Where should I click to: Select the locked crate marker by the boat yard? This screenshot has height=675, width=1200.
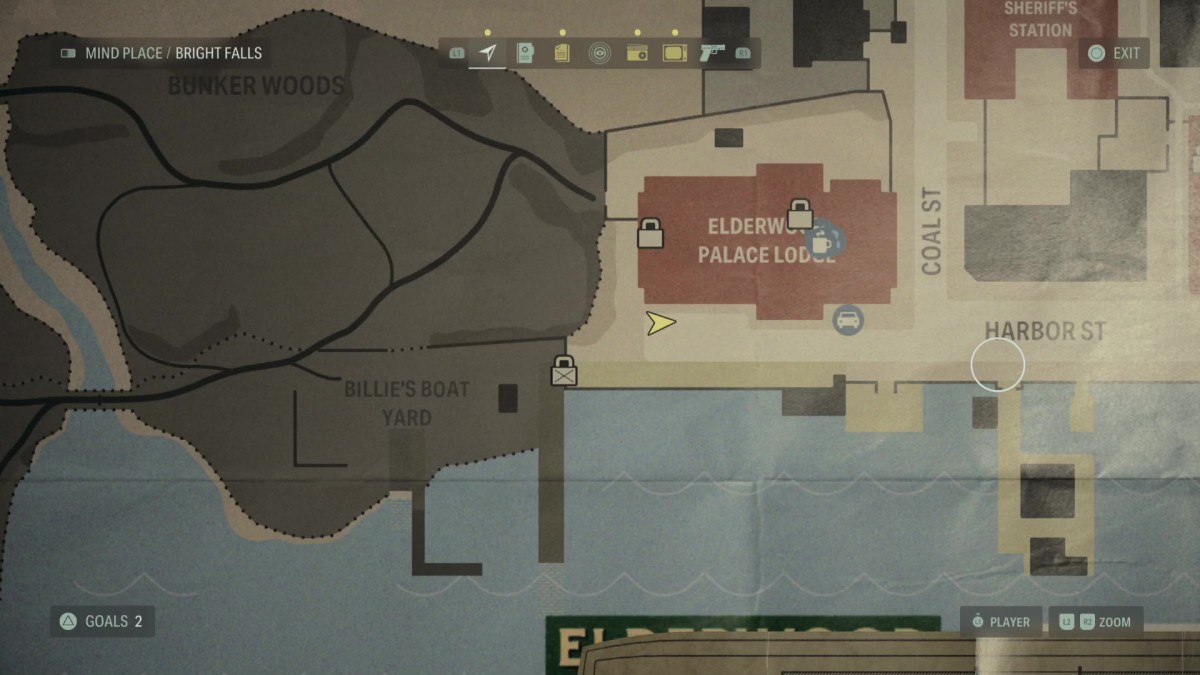pyautogui.click(x=564, y=371)
